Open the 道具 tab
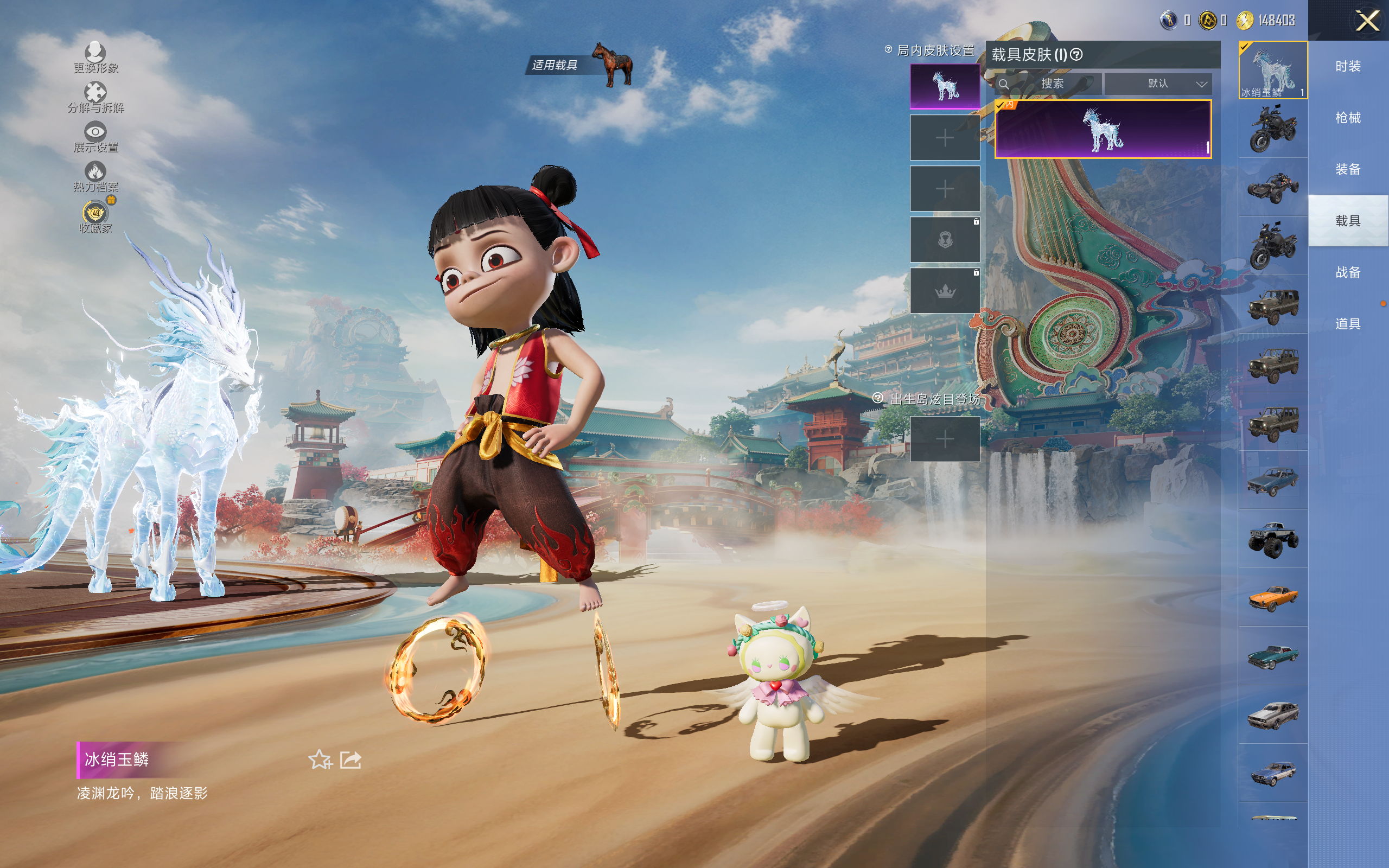The width and height of the screenshot is (1389, 868). click(1348, 324)
